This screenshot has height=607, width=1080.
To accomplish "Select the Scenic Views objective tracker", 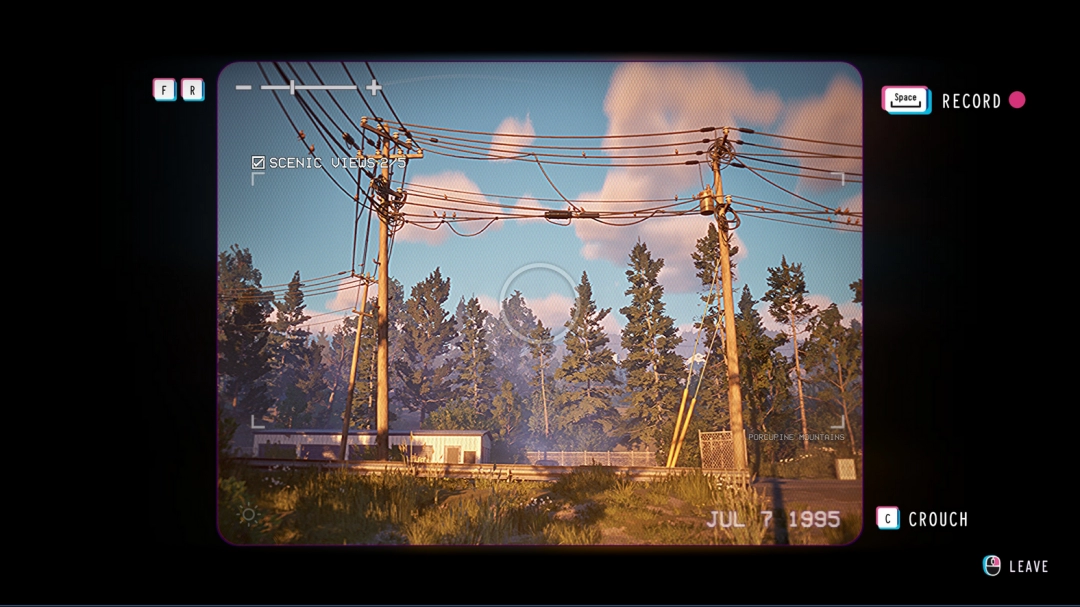I will tap(329, 162).
